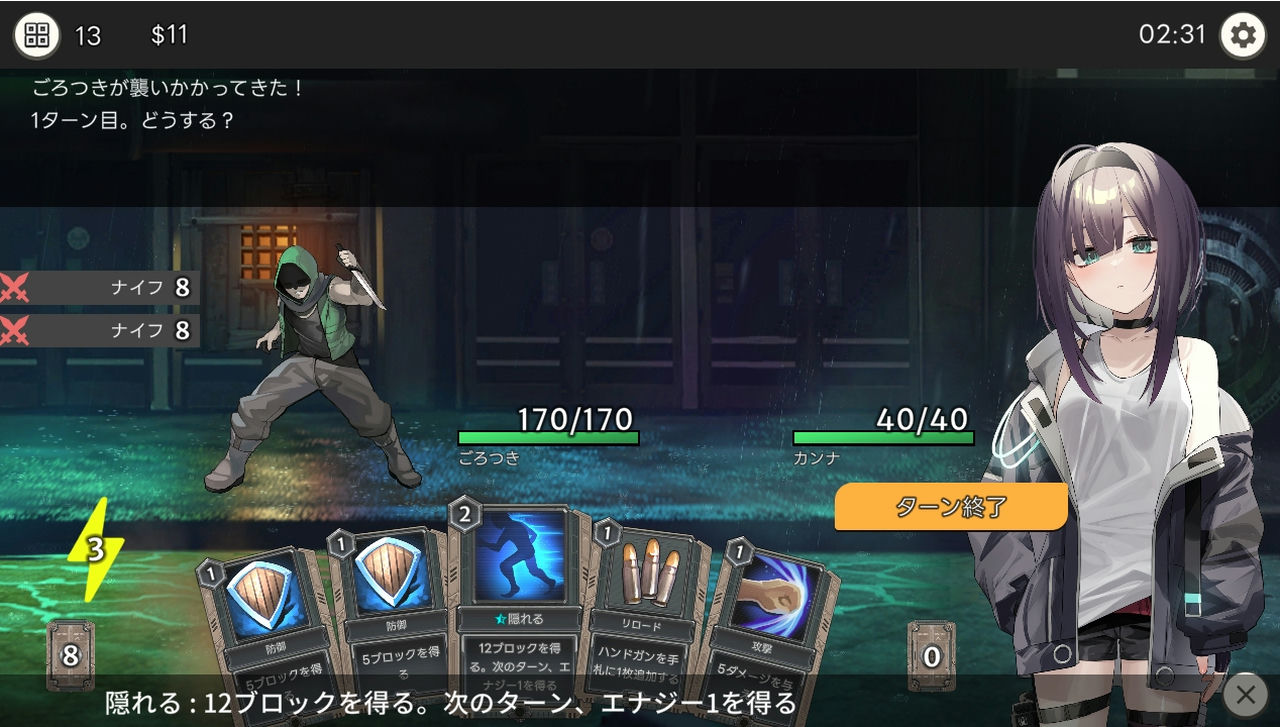Dismiss the card description bar with X
Screen dimensions: 1280x727
1246,694
